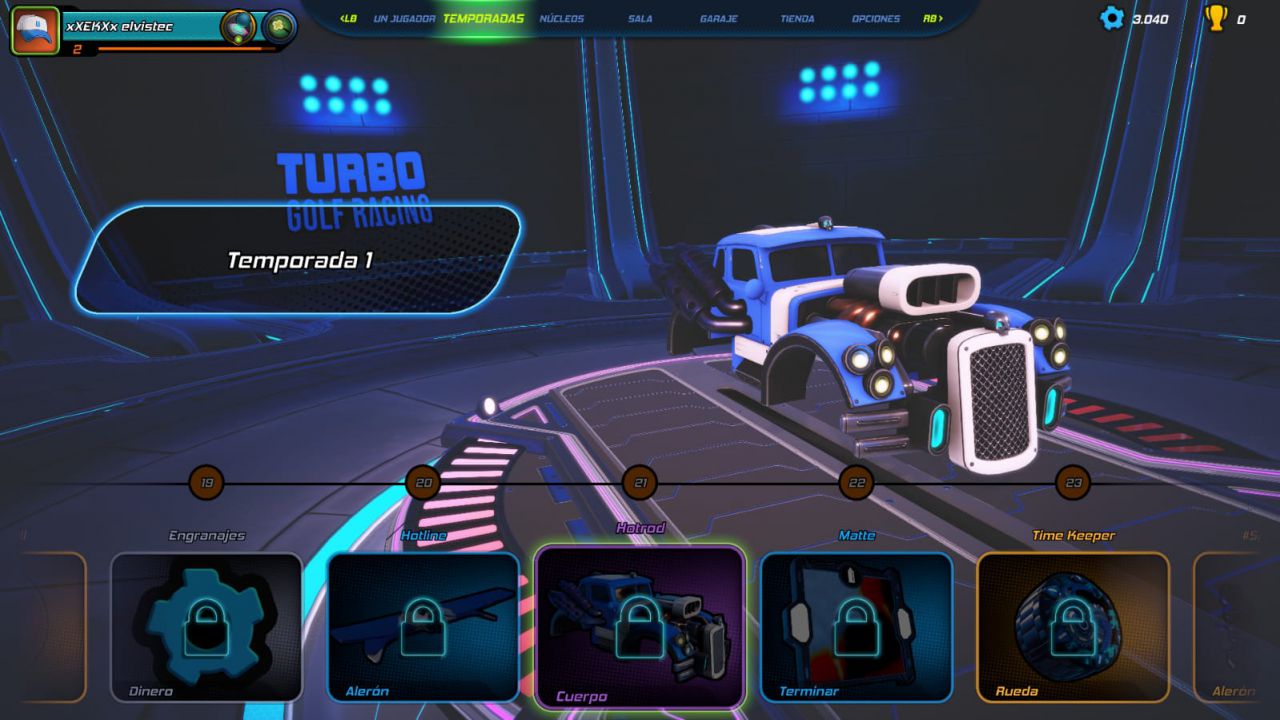Select the locked Rueda wheel reward
1280x720 pixels.
click(x=1072, y=625)
